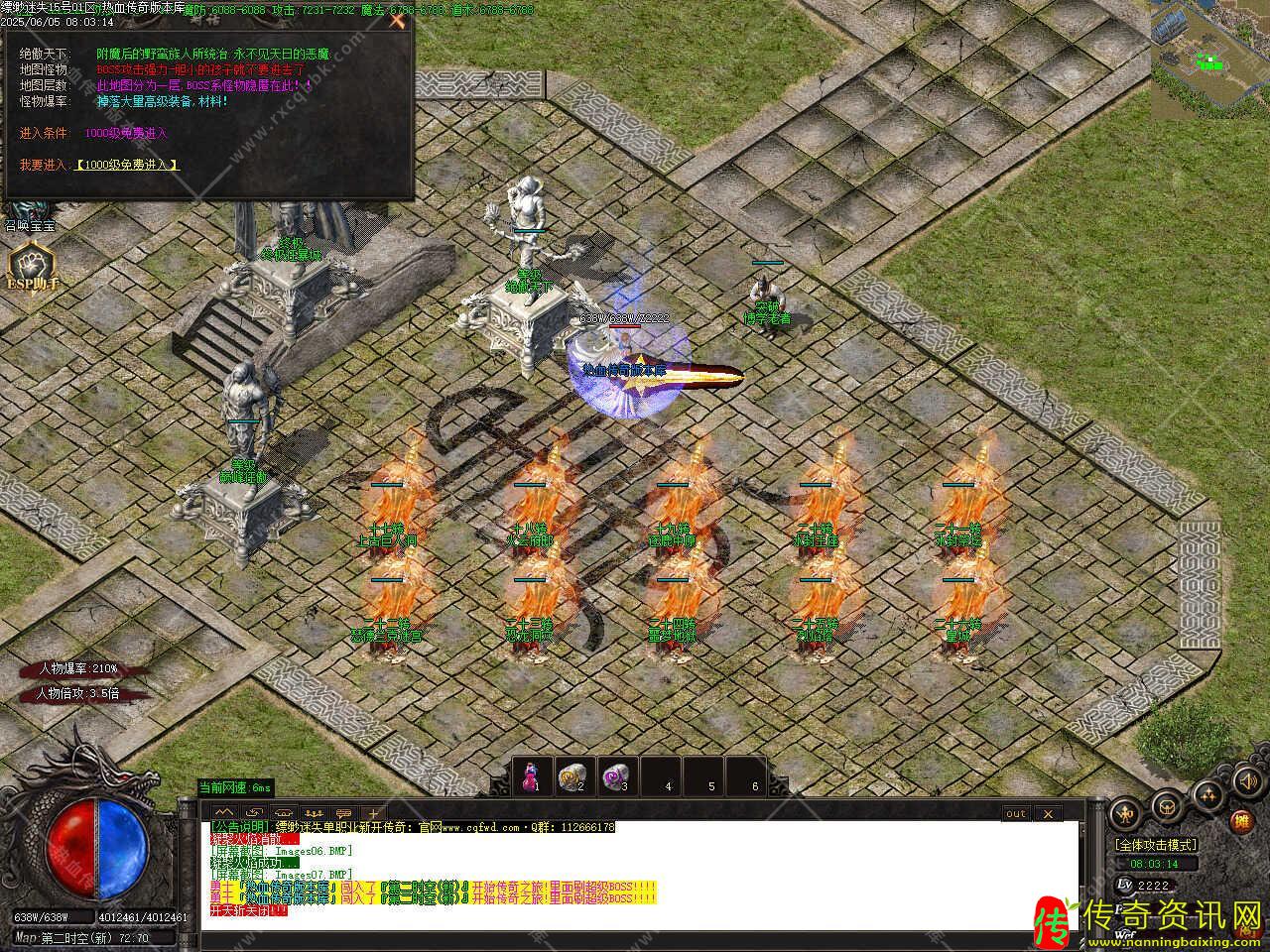Open the skills round button with stars

pyautogui.click(x=1208, y=794)
